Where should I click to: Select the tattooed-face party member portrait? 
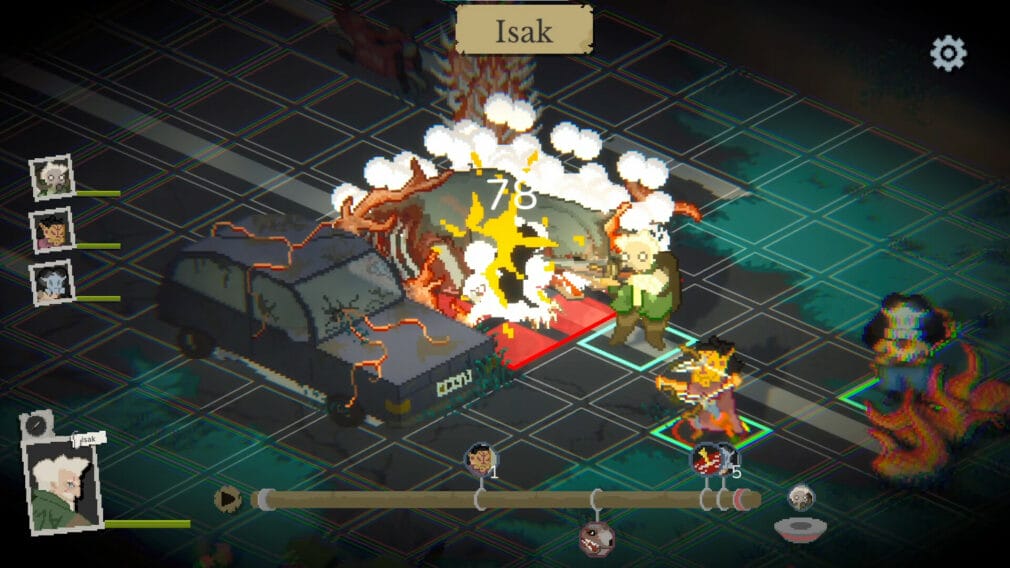coord(51,230)
